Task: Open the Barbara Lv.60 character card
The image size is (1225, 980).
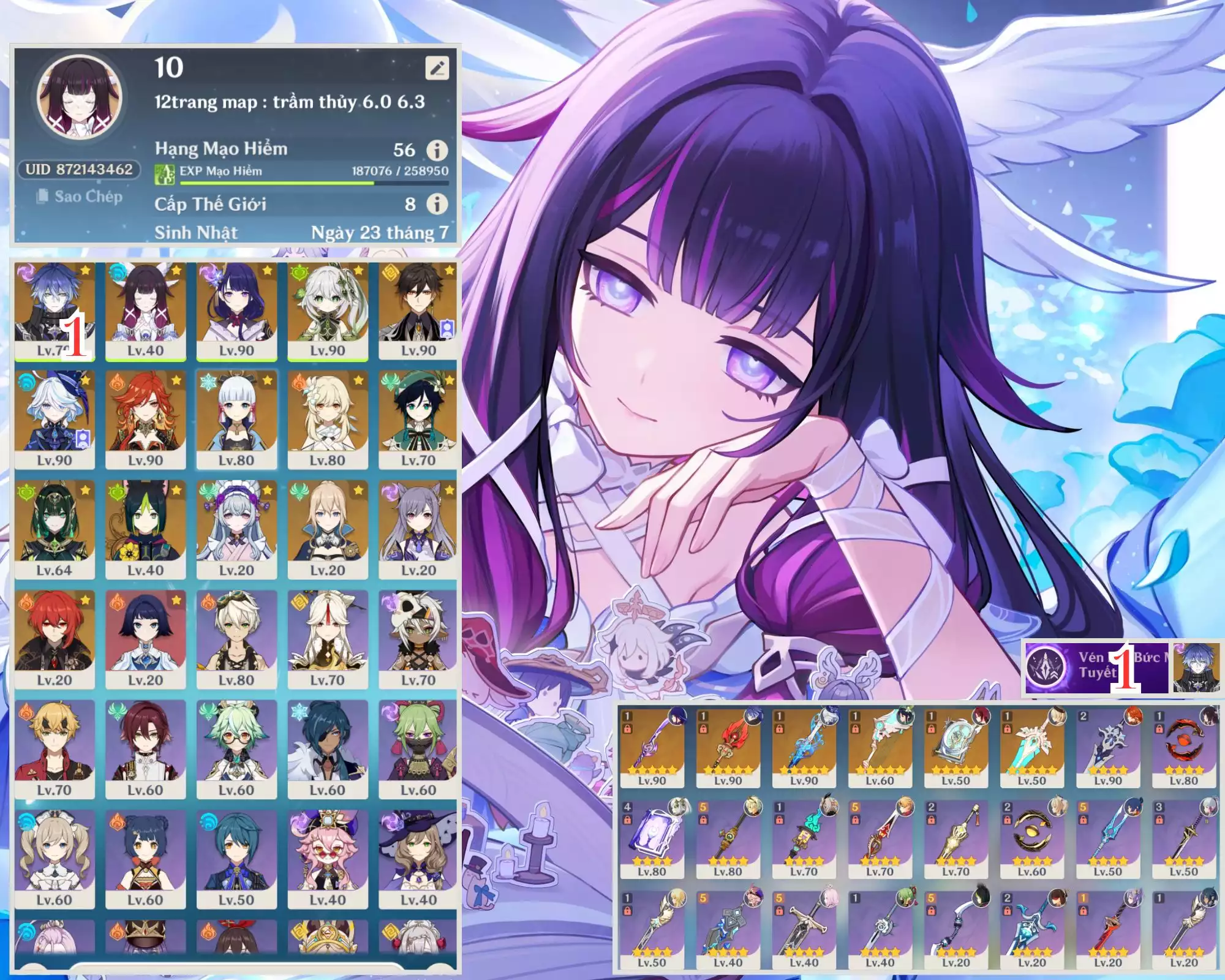Action: pos(55,859)
